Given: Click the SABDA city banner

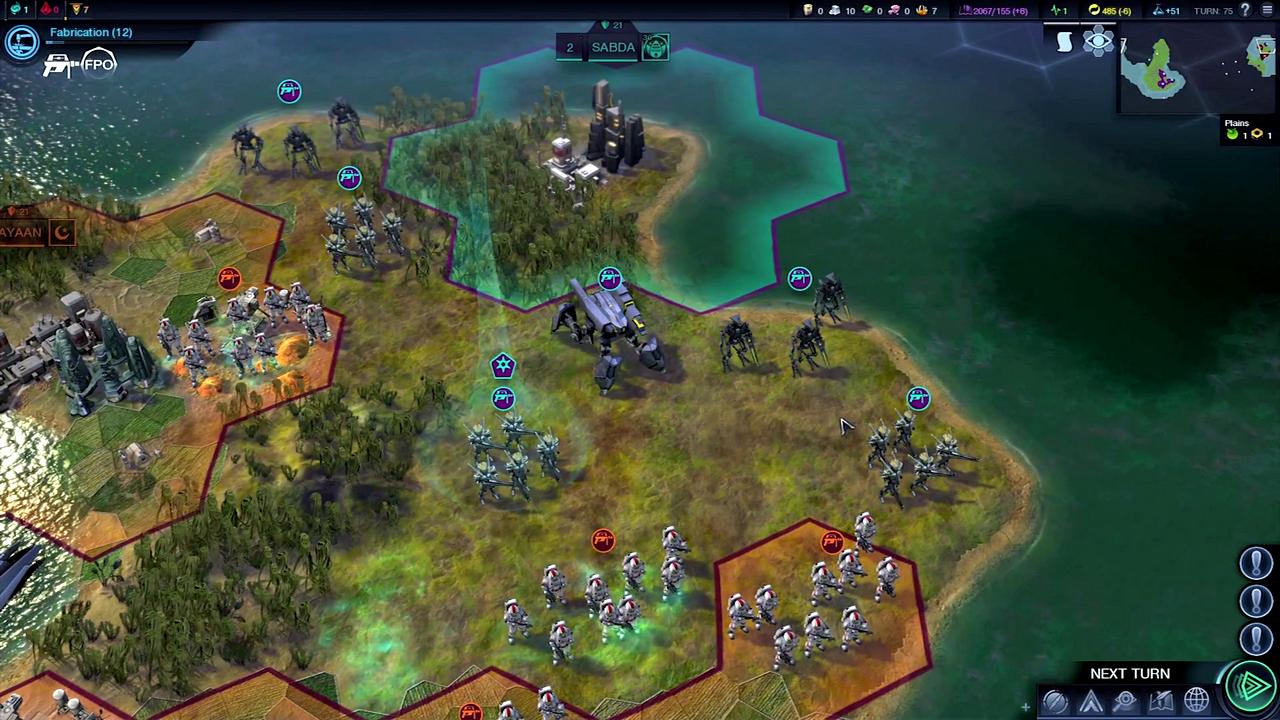Looking at the screenshot, I should click(x=613, y=47).
